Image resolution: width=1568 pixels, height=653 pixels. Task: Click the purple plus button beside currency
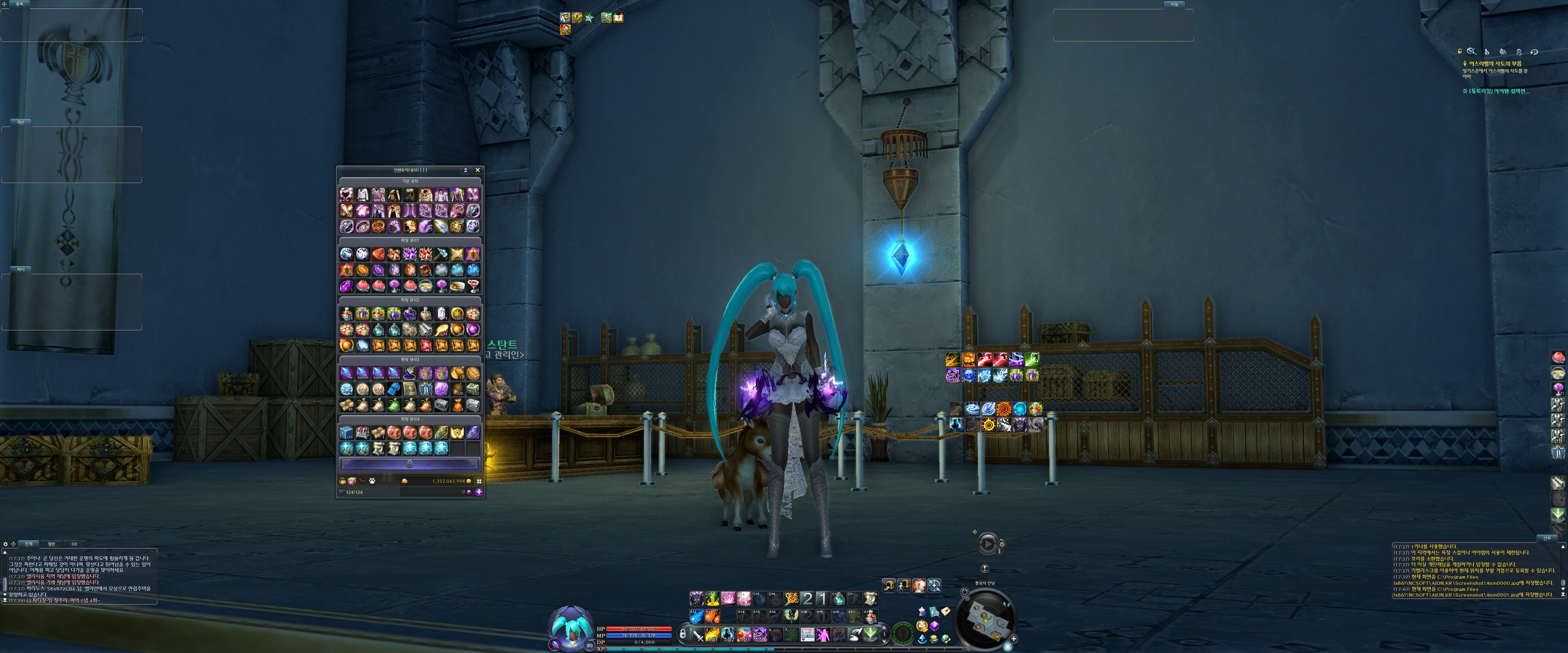[x=479, y=492]
